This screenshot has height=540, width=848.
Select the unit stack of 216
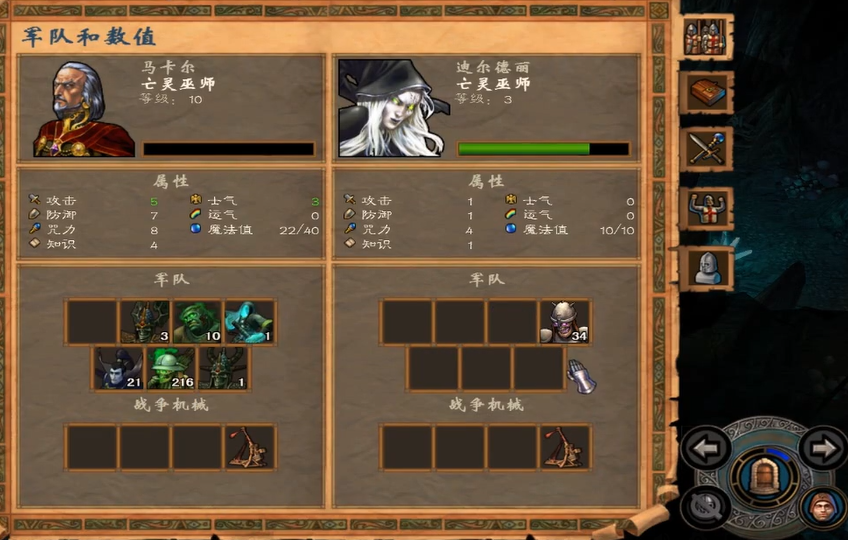[171, 368]
